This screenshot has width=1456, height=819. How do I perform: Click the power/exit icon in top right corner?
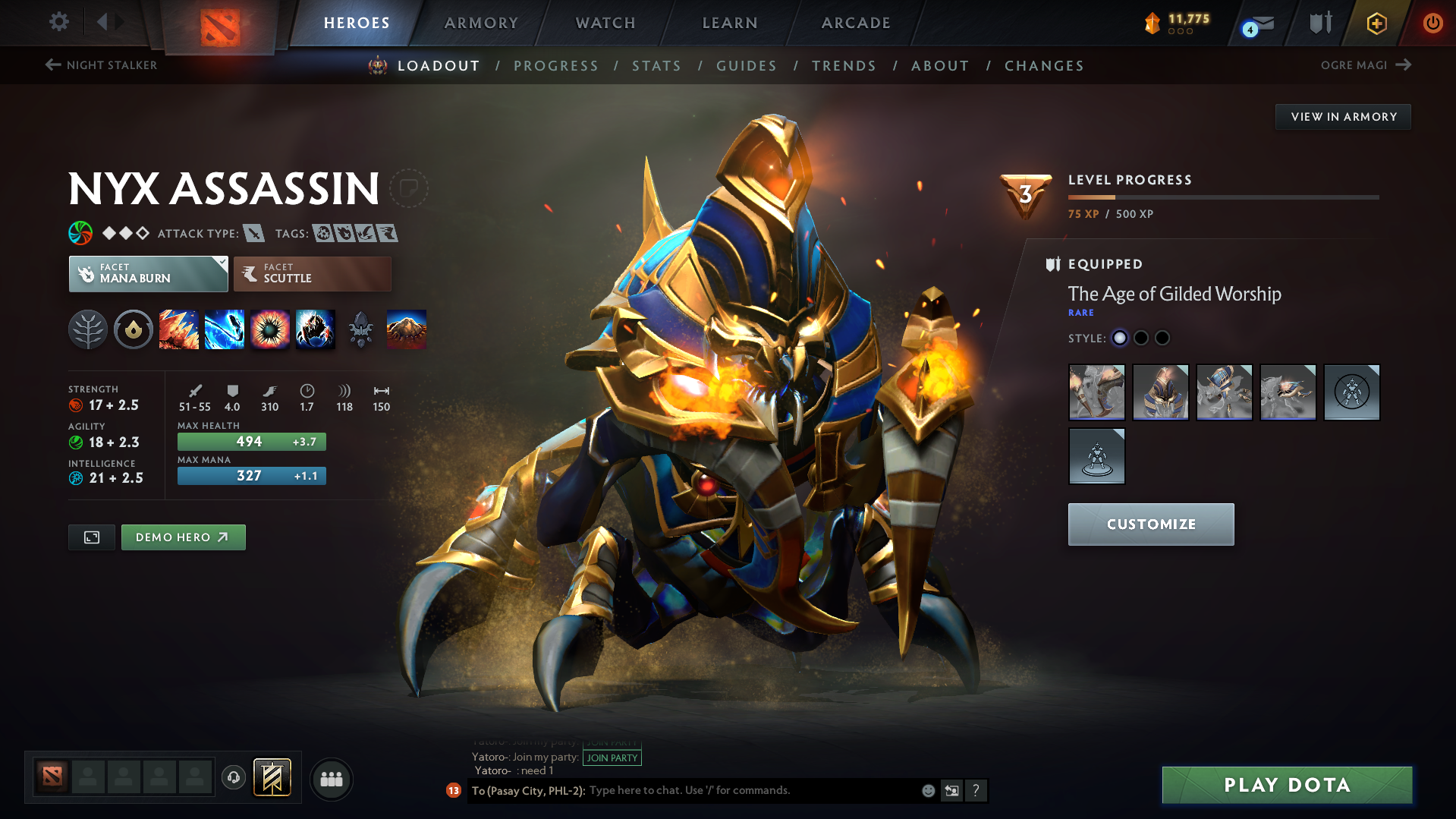coord(1432,22)
